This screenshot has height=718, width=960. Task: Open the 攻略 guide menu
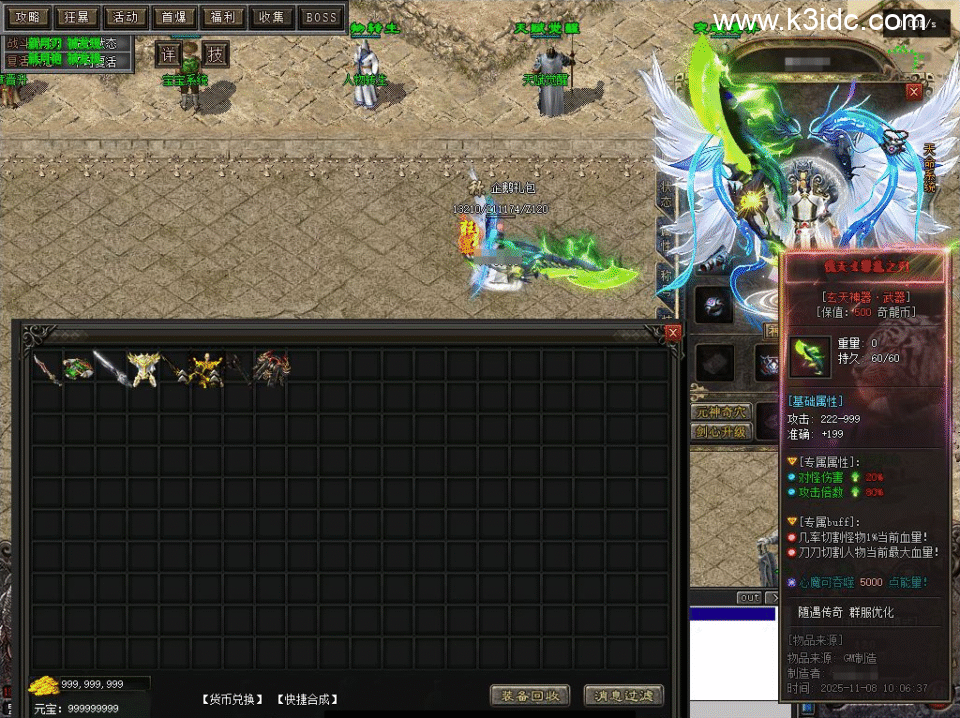point(28,17)
